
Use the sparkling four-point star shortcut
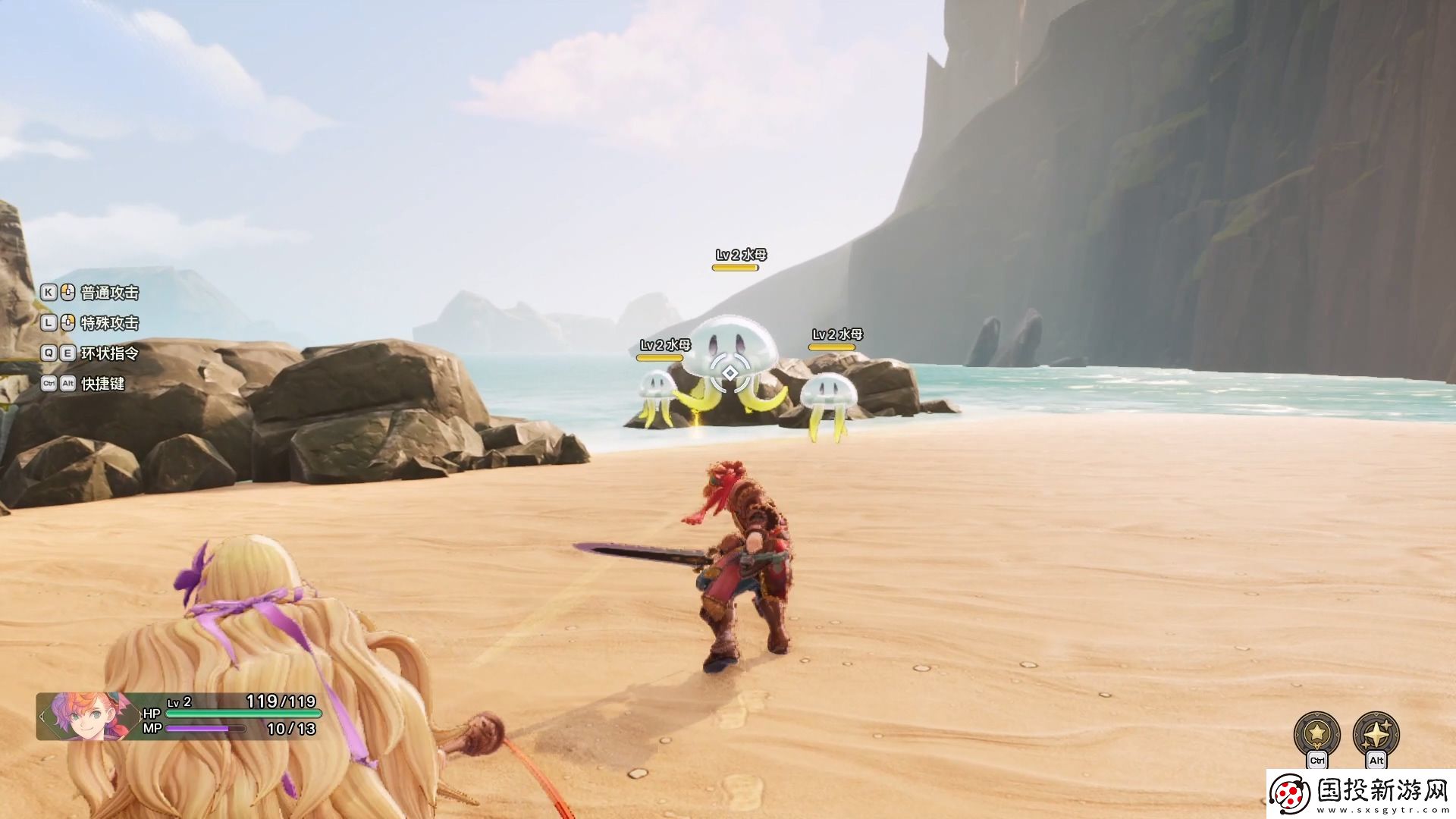click(1376, 733)
